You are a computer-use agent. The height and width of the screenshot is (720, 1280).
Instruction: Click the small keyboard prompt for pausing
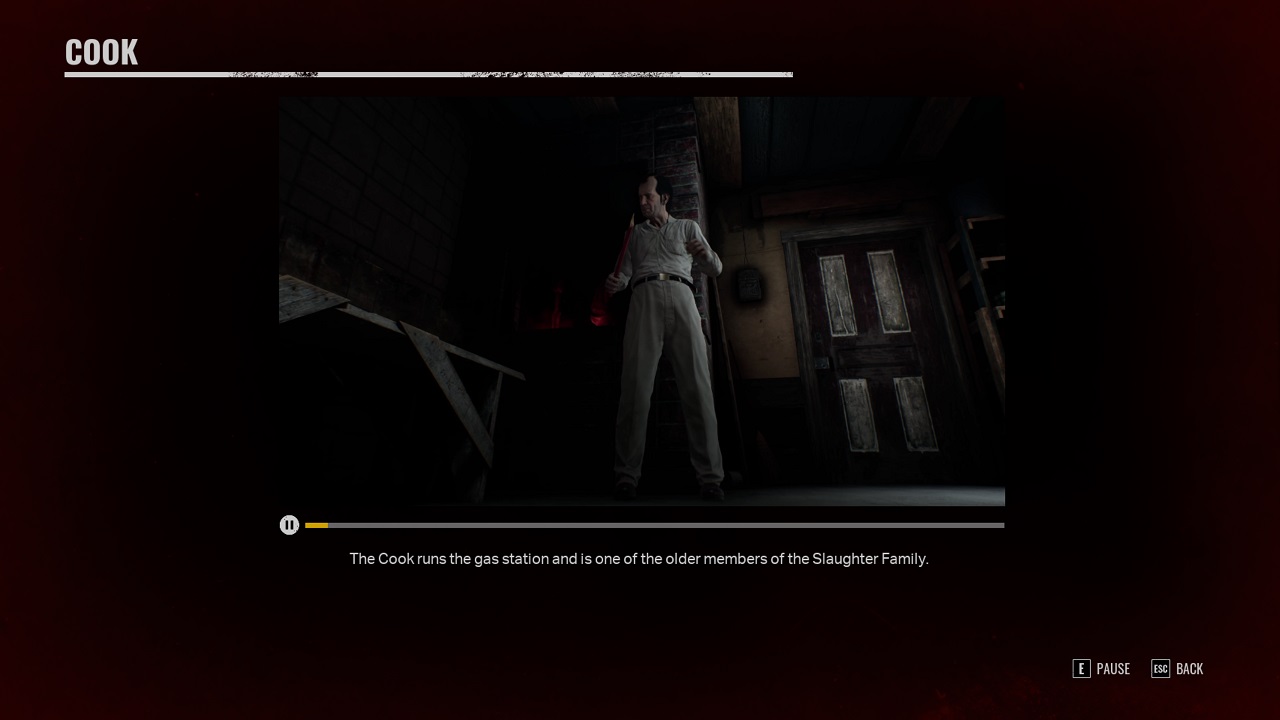(x=1082, y=669)
